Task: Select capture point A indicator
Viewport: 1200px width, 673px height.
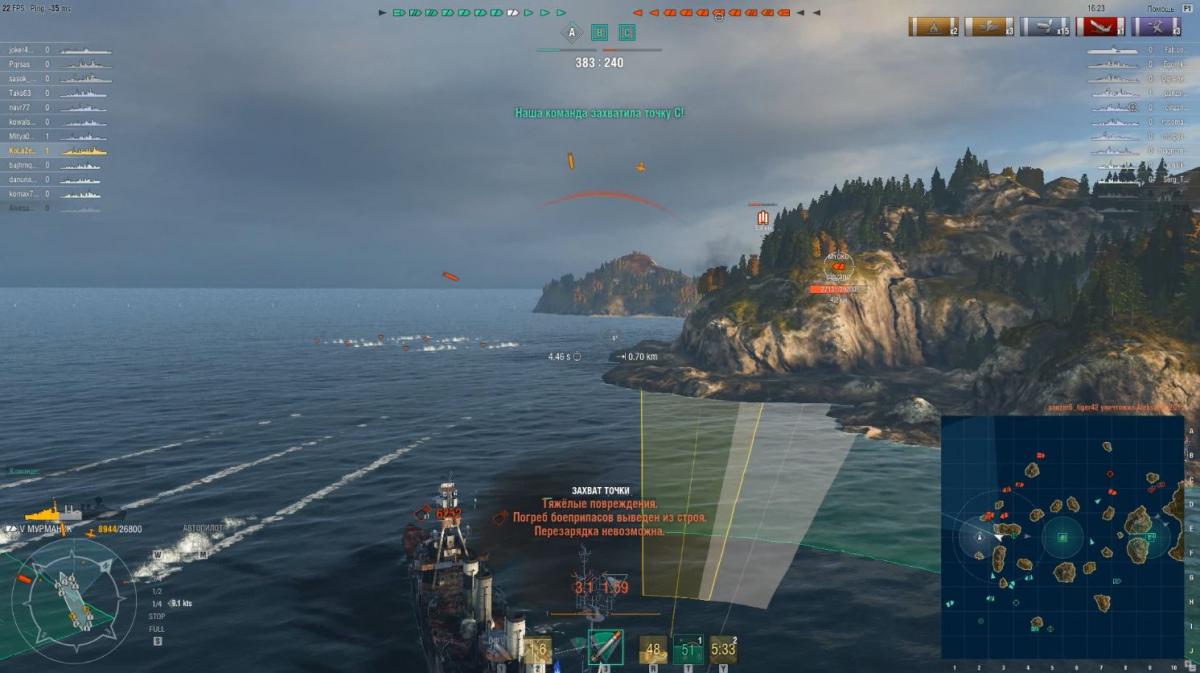Action: point(572,33)
